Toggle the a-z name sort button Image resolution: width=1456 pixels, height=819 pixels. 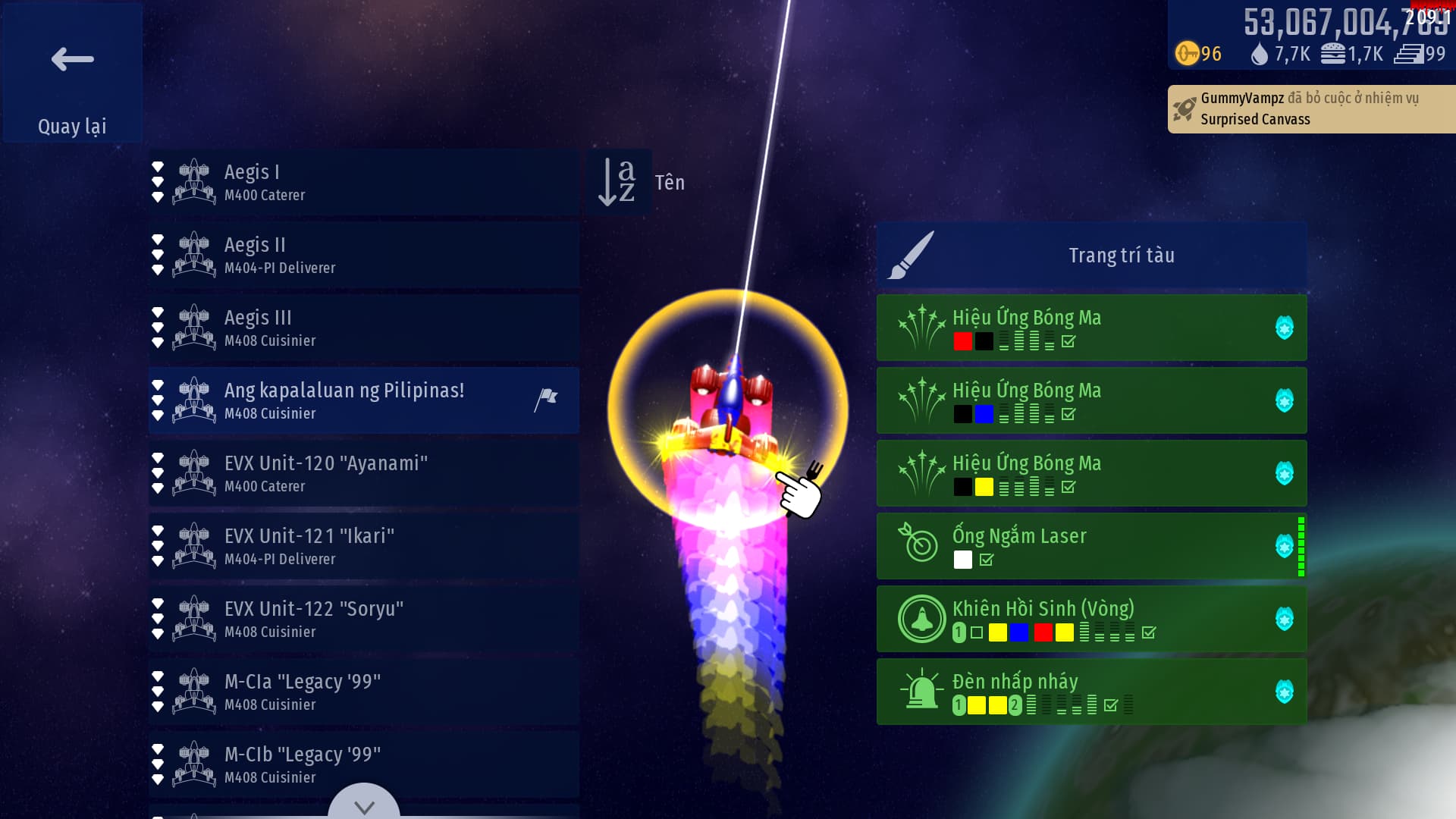coord(618,182)
